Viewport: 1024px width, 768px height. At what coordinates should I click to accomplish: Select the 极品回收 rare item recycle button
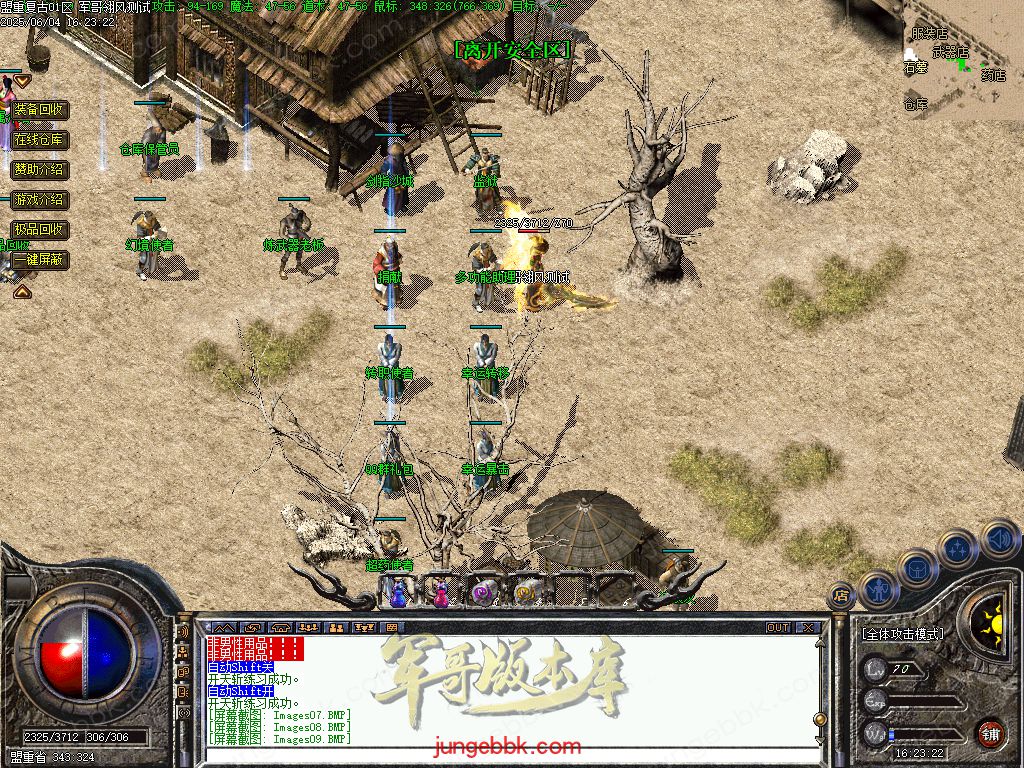pyautogui.click(x=40, y=230)
